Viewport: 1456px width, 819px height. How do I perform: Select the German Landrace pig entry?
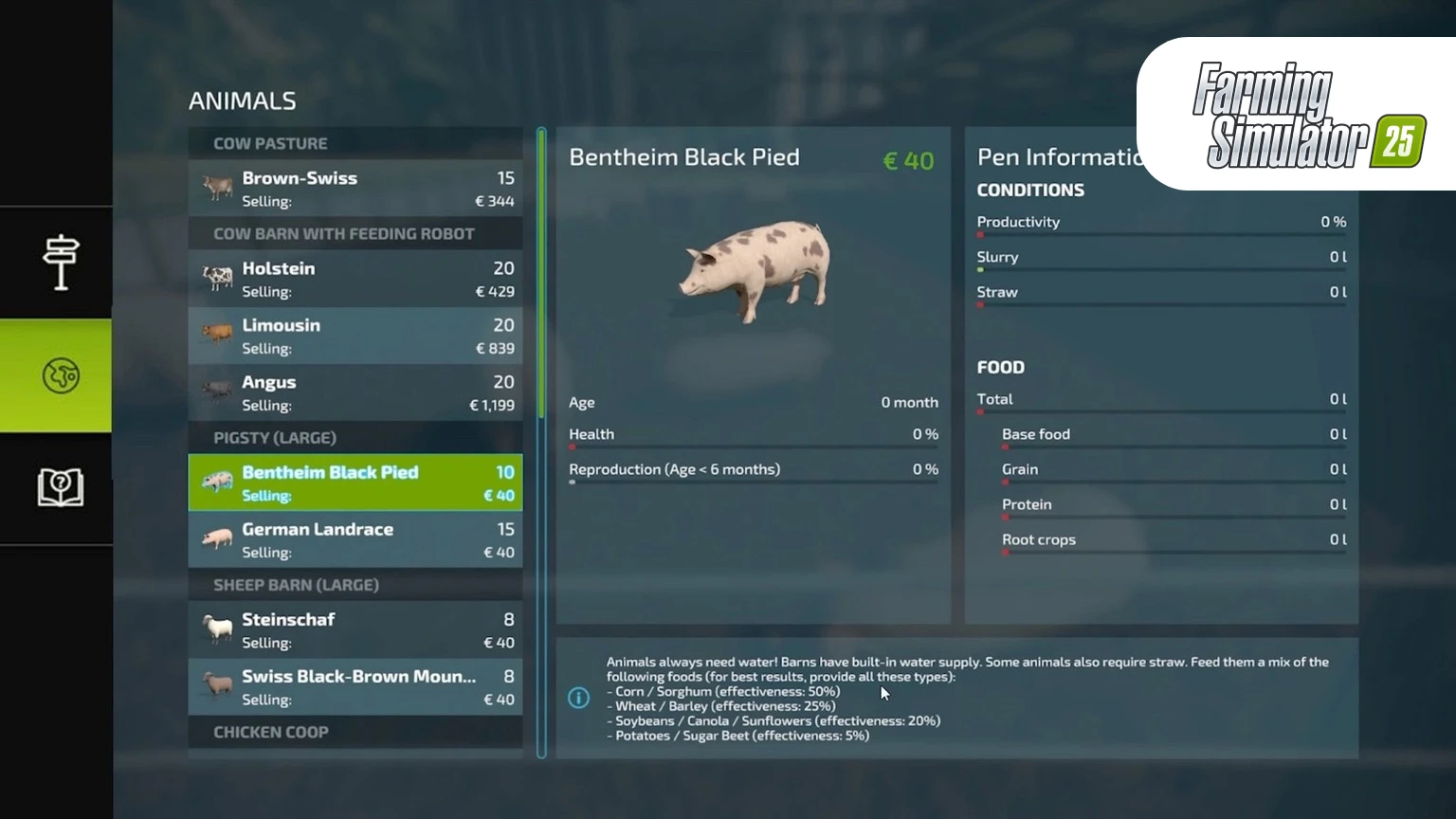point(355,539)
